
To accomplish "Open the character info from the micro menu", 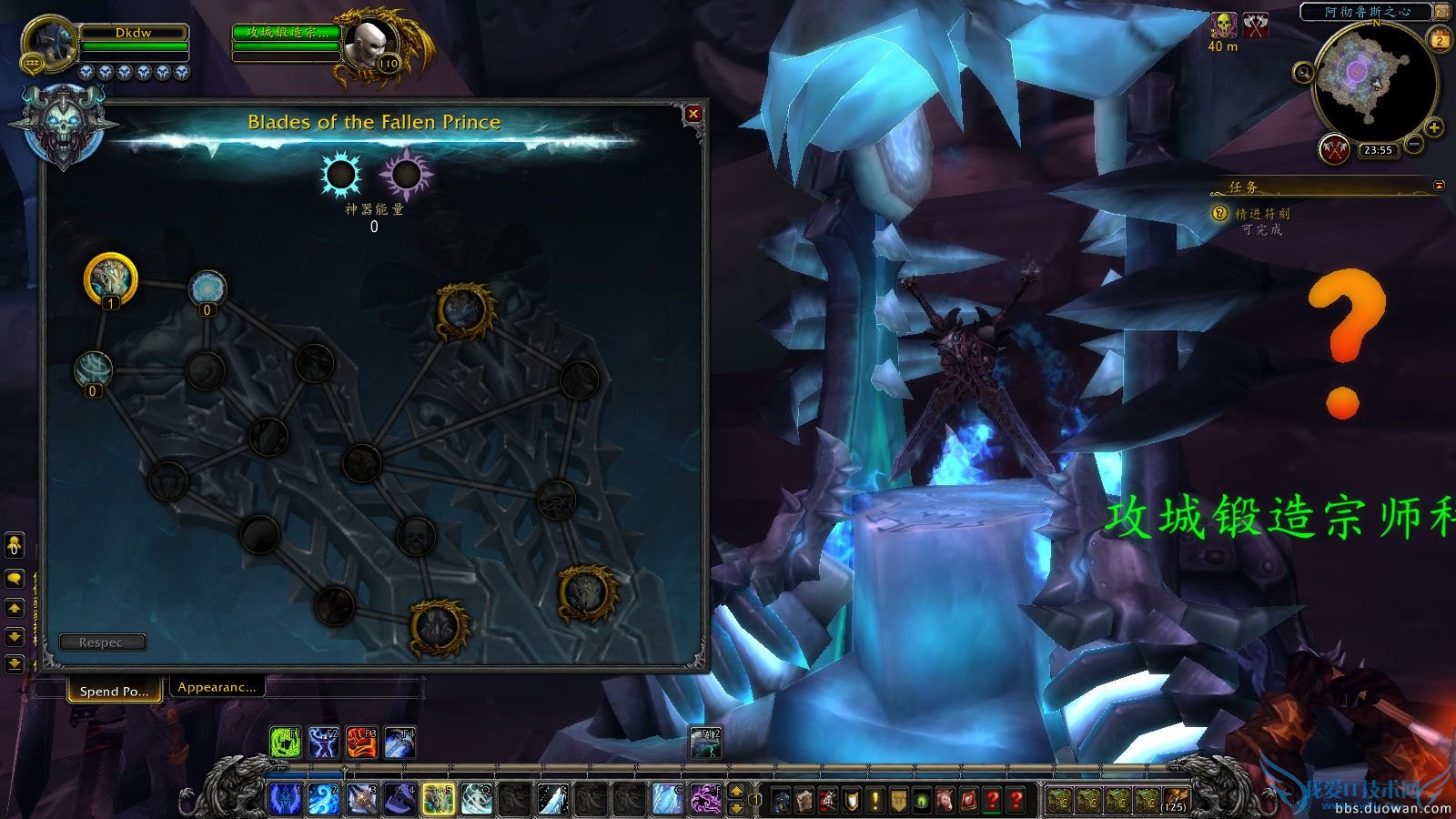I will pyautogui.click(x=781, y=797).
